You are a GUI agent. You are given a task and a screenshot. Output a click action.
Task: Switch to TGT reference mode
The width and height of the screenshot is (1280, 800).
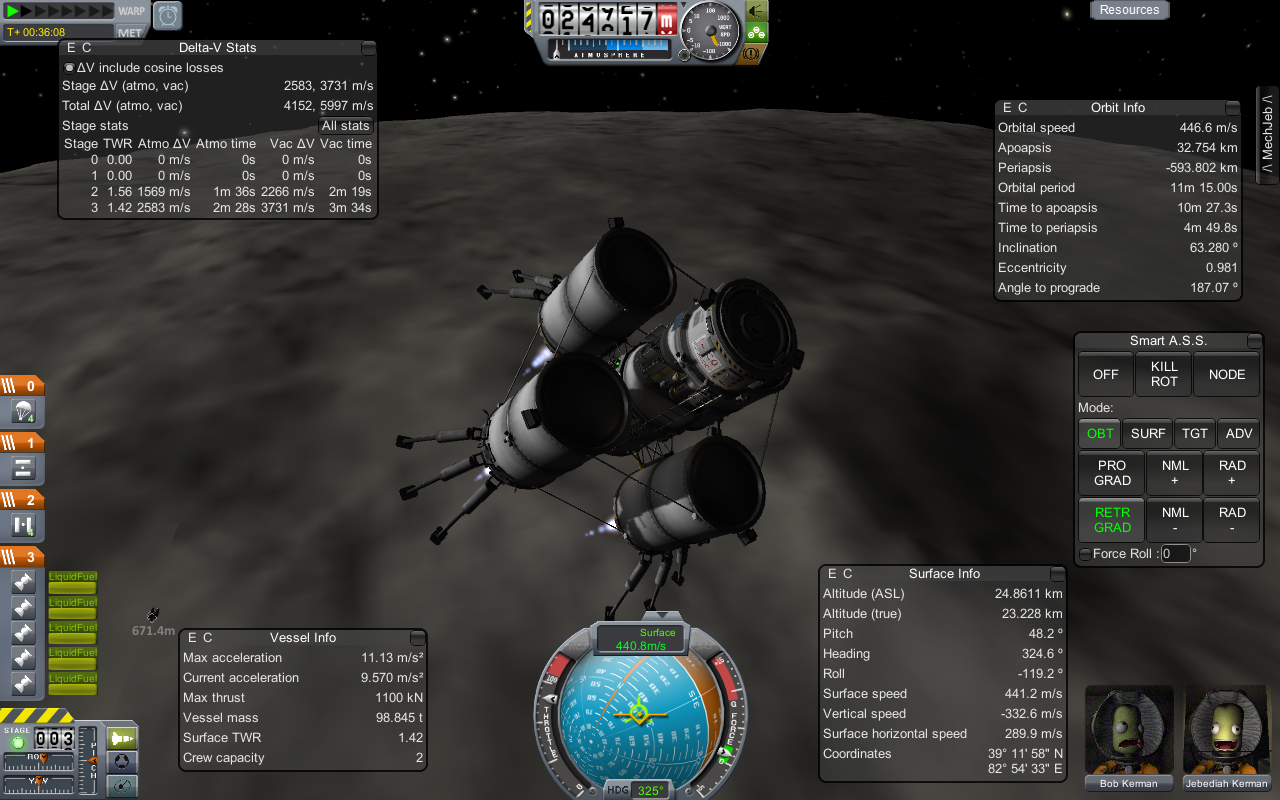click(x=1195, y=433)
